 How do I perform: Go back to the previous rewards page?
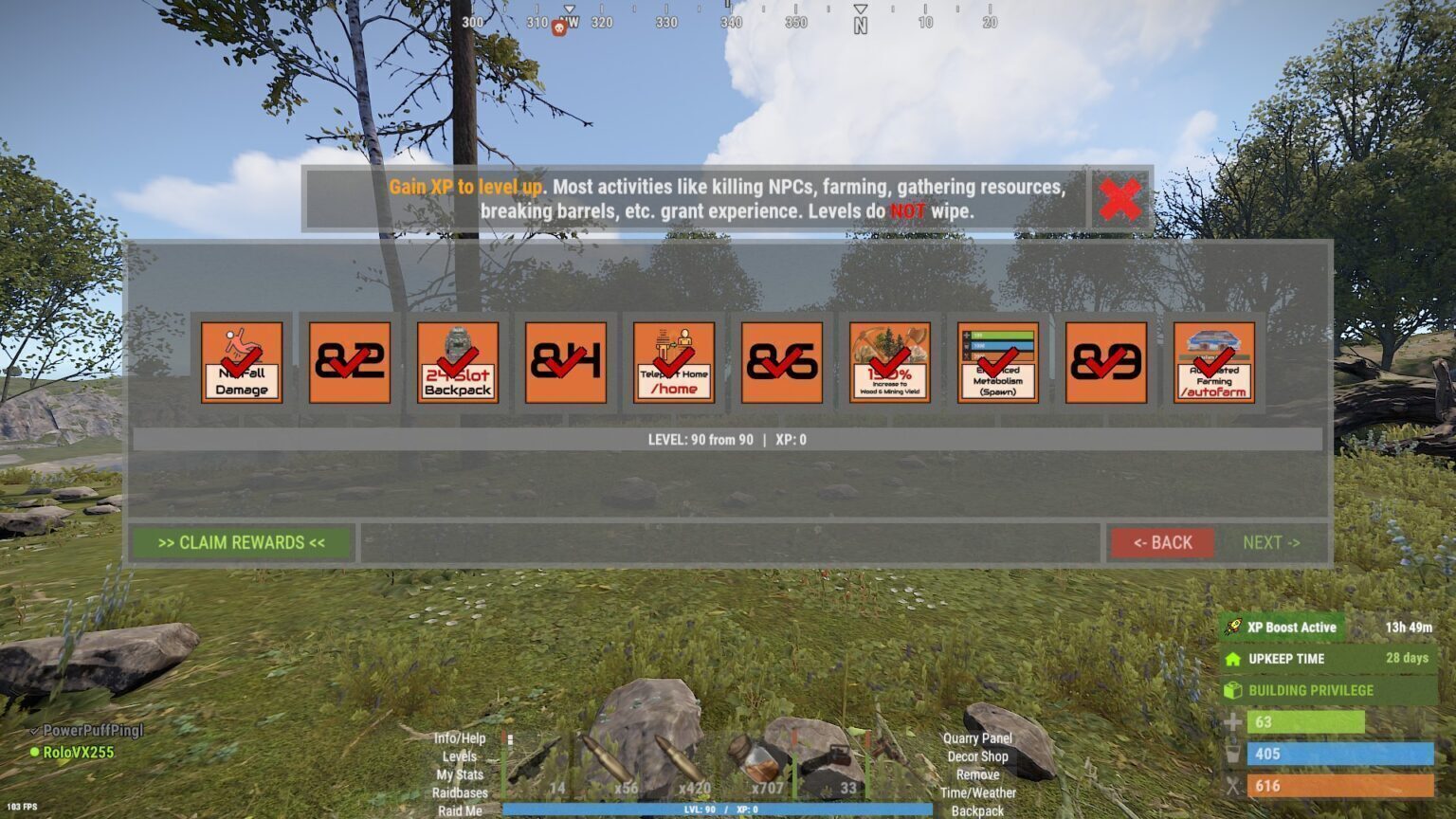pos(1162,543)
